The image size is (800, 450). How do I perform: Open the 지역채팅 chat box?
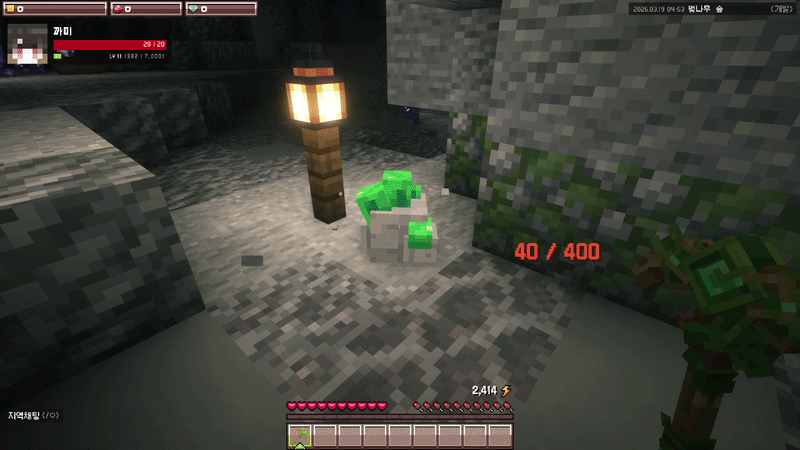point(34,415)
